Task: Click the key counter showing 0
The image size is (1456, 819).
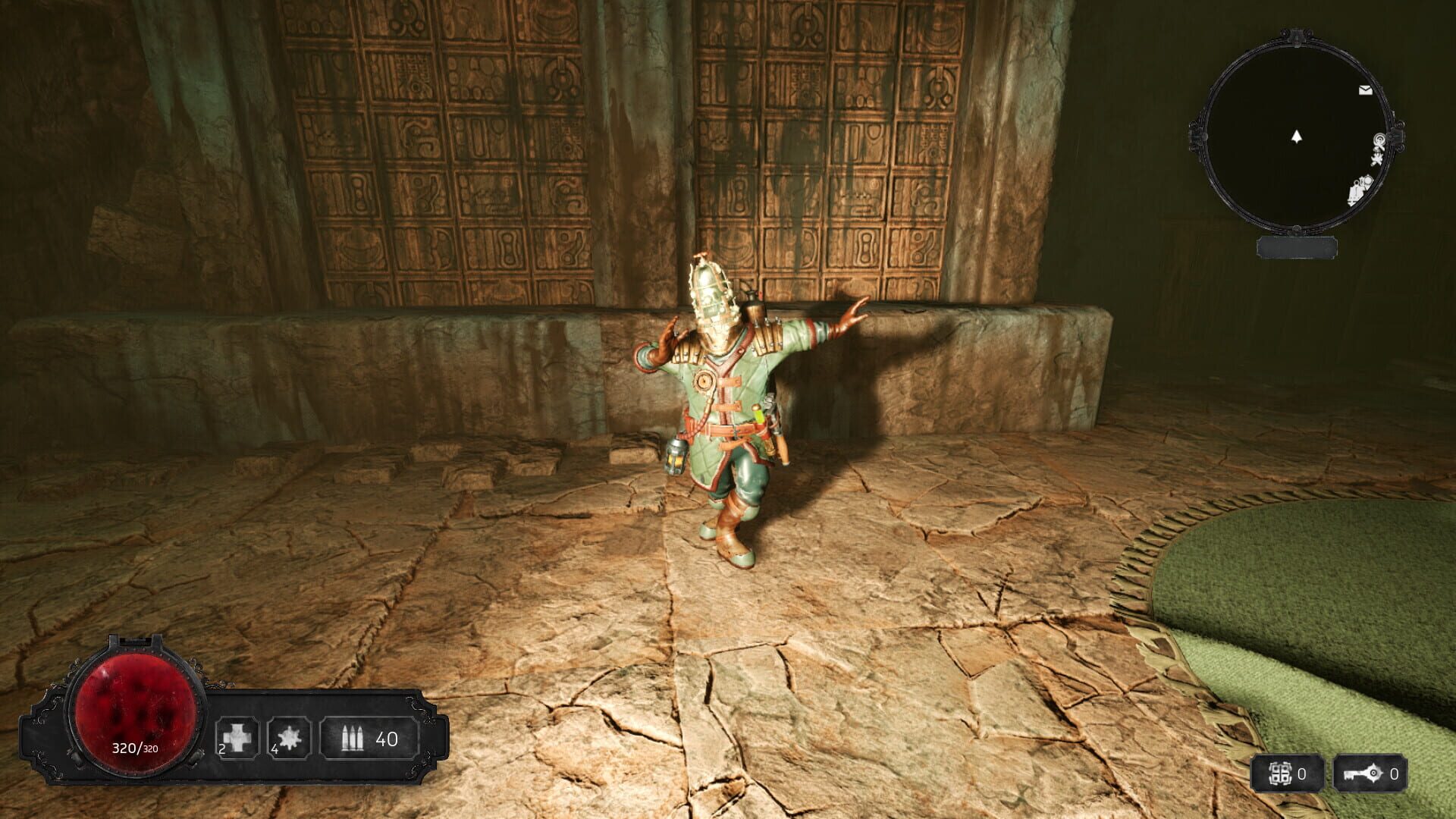Action: (x=1395, y=773)
